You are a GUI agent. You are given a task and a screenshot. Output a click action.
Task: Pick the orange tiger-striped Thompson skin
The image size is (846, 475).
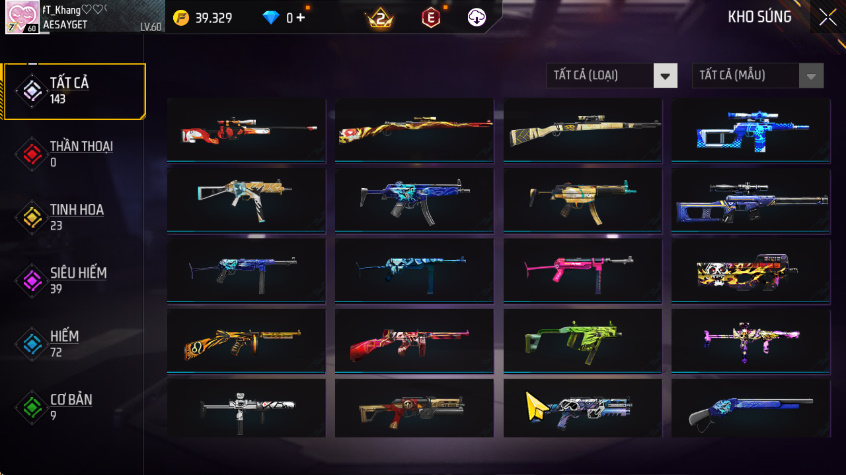pos(246,340)
